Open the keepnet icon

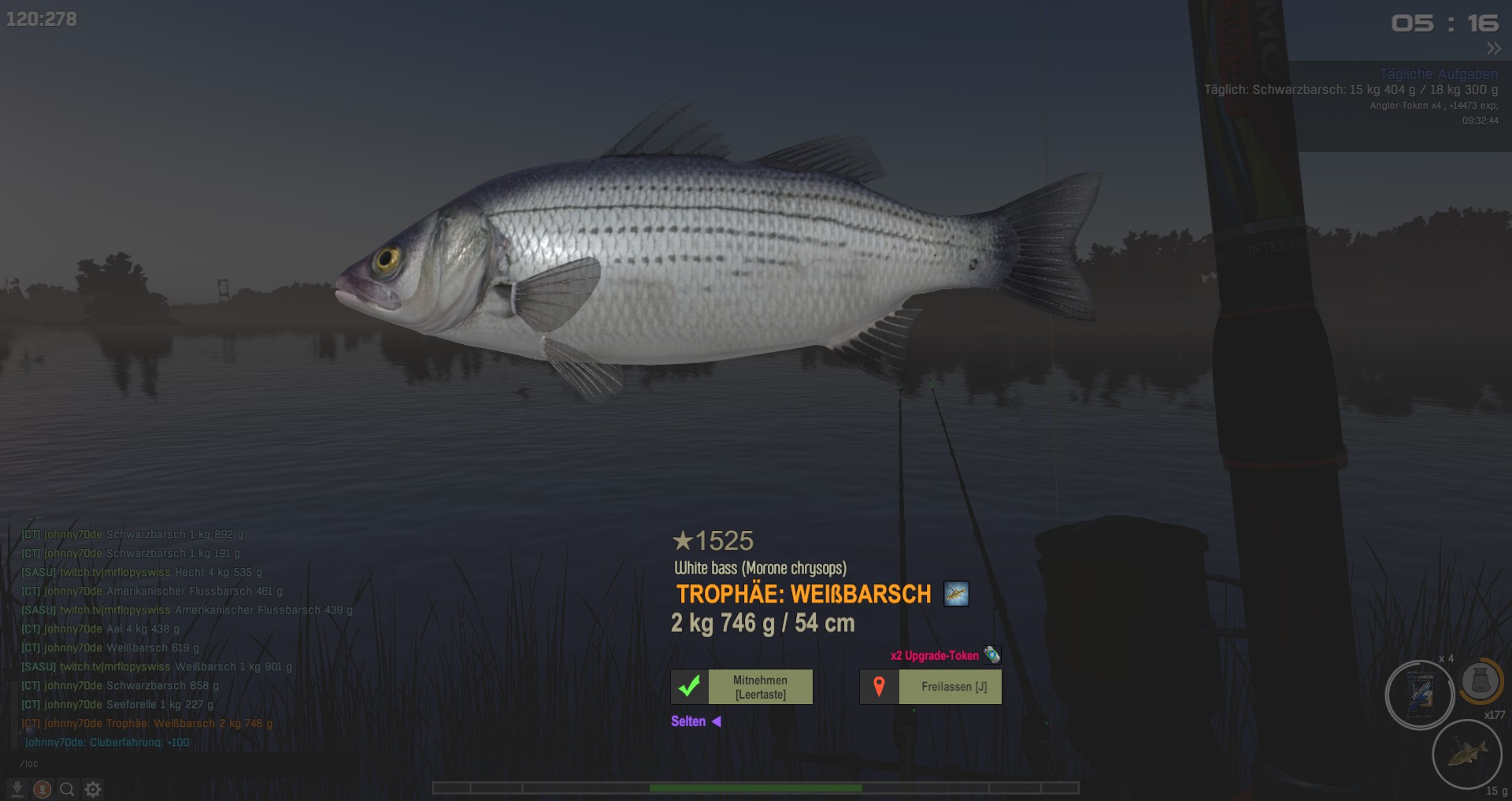click(x=1480, y=680)
